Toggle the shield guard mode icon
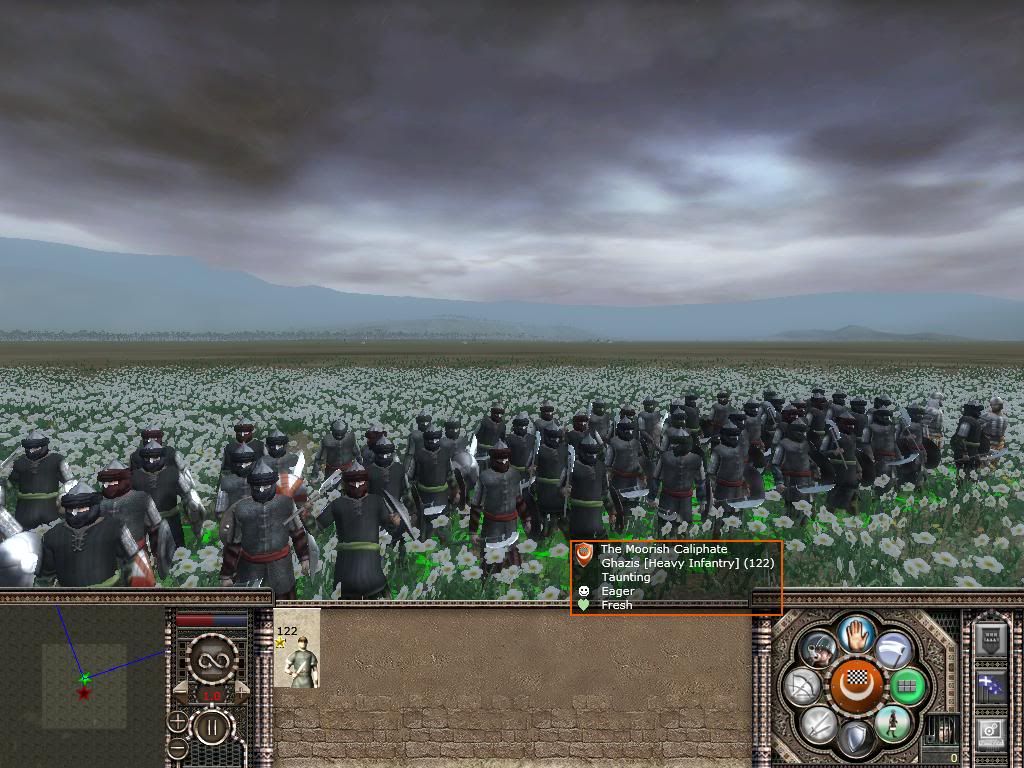Viewport: 1024px width, 768px height. (x=855, y=739)
